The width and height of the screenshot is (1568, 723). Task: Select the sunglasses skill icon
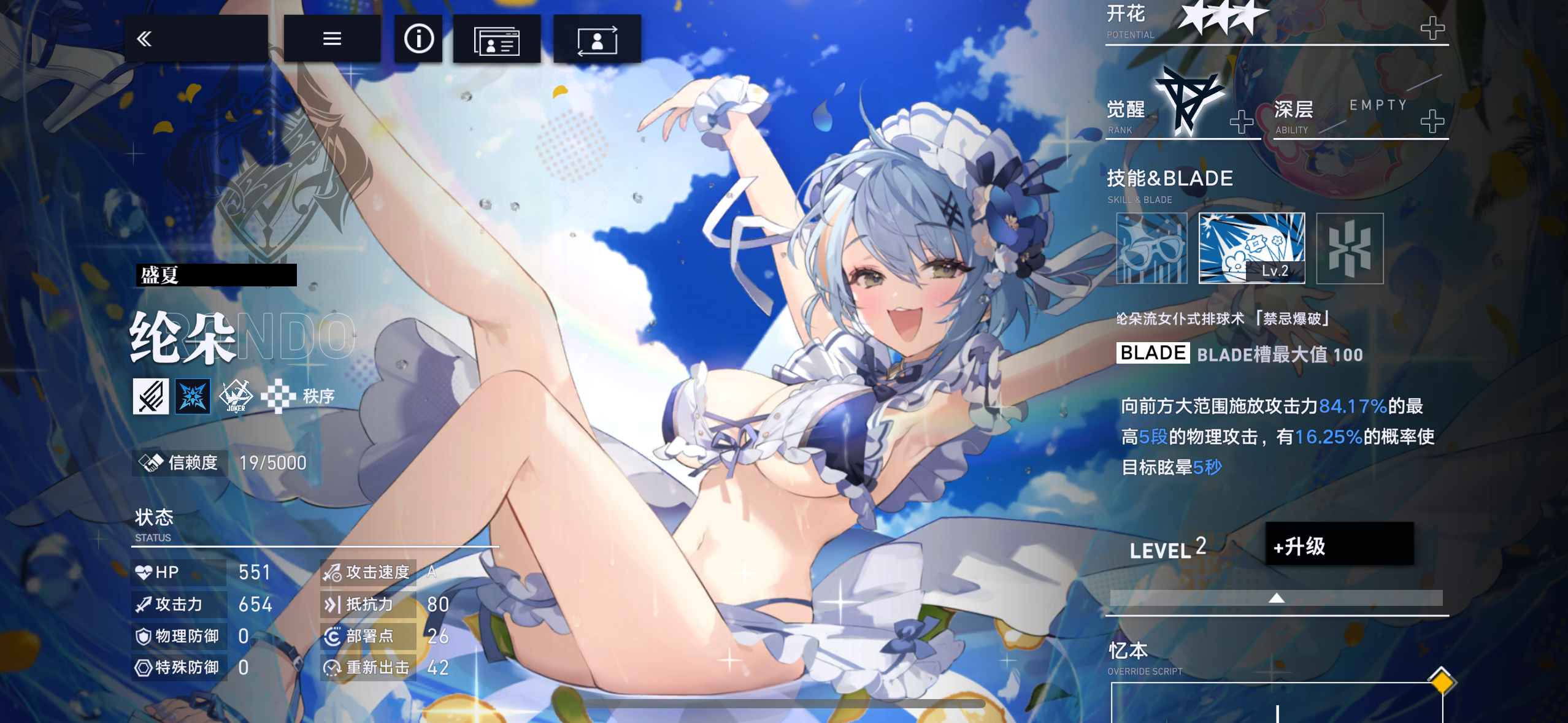pyautogui.click(x=1151, y=248)
